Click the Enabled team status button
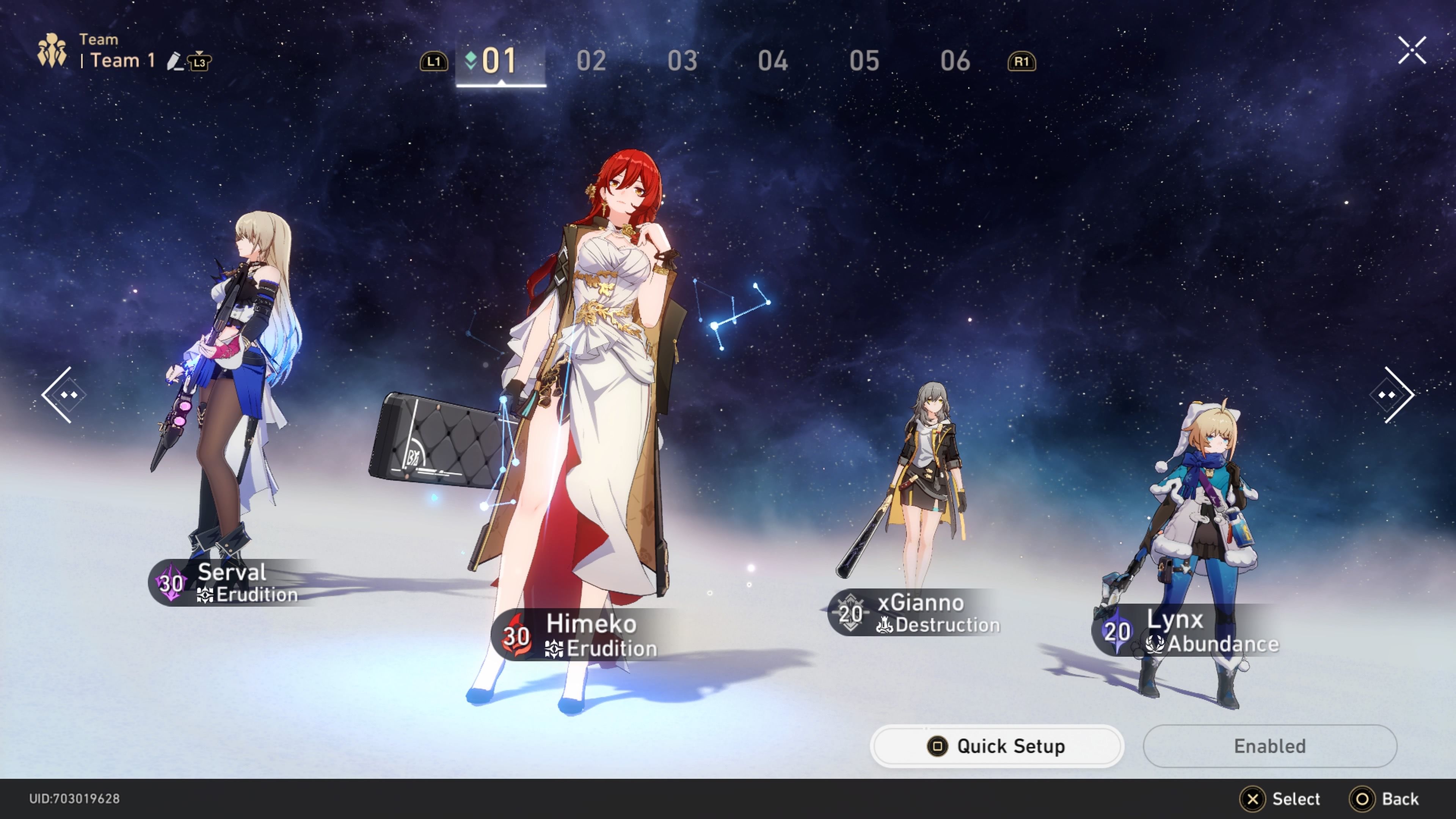This screenshot has height=819, width=1456. [x=1269, y=746]
